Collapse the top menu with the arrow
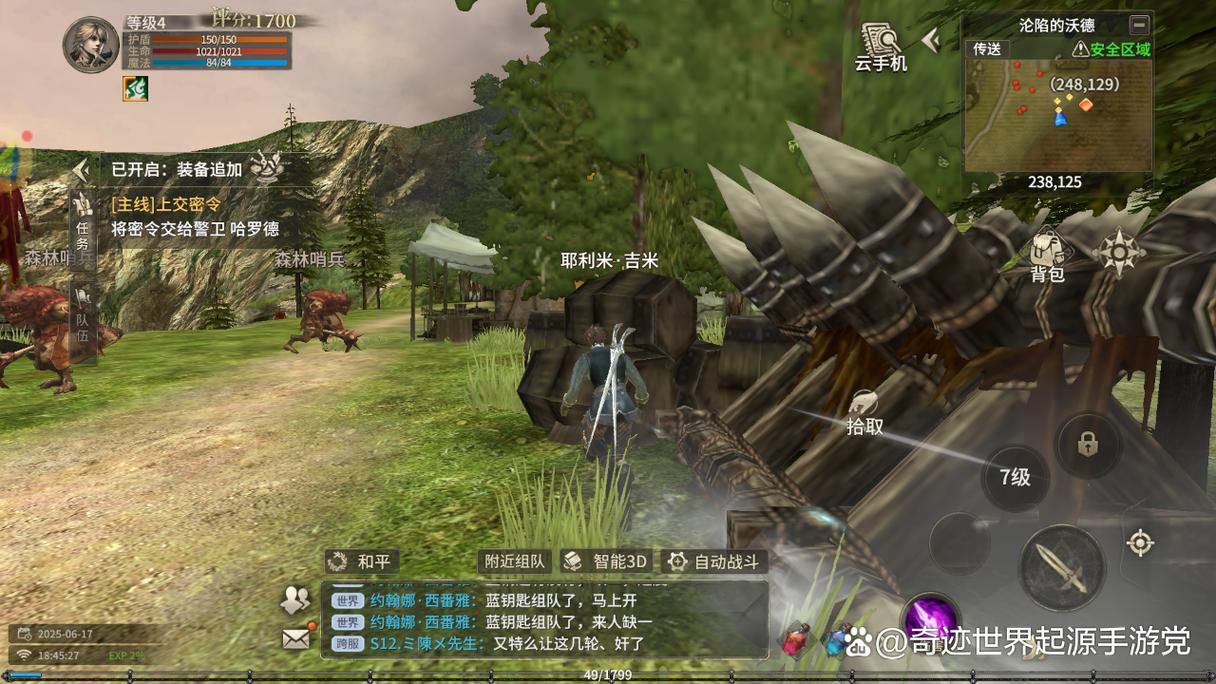This screenshot has height=684, width=1216. tap(931, 40)
